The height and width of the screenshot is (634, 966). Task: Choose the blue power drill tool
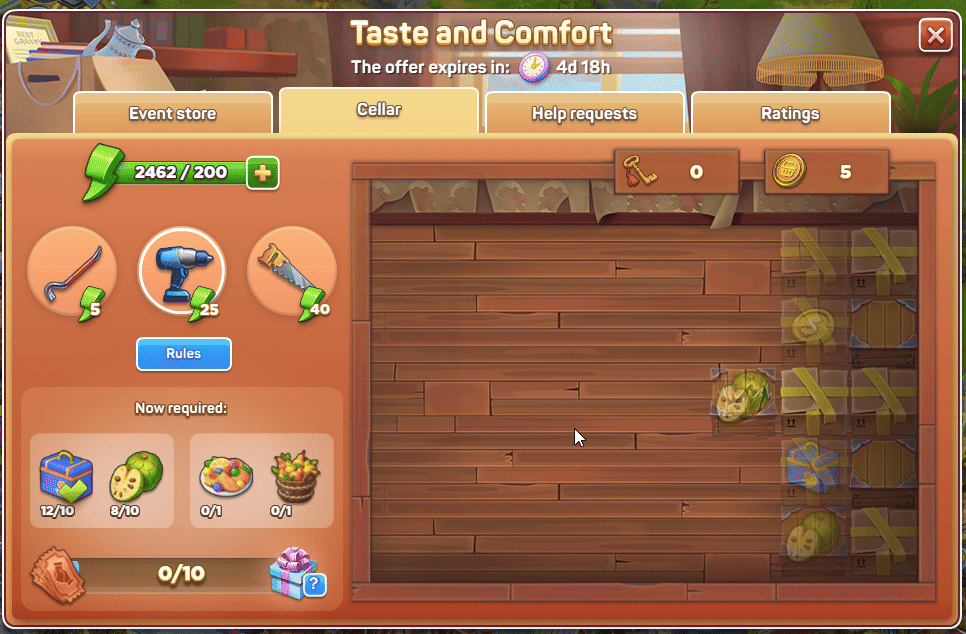click(x=181, y=271)
